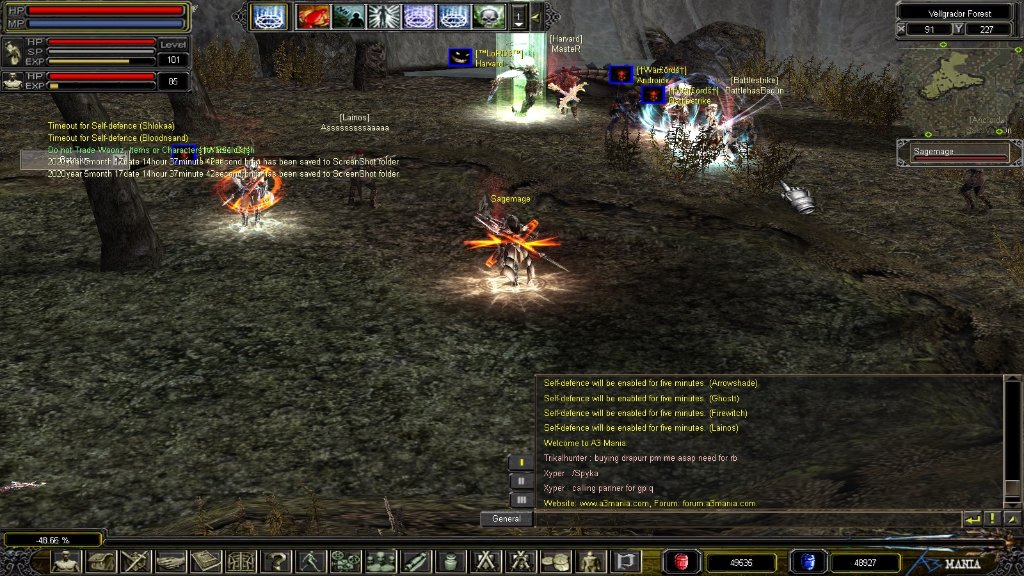Click the blue potion slot
The image size is (1024, 576).
(x=806, y=562)
